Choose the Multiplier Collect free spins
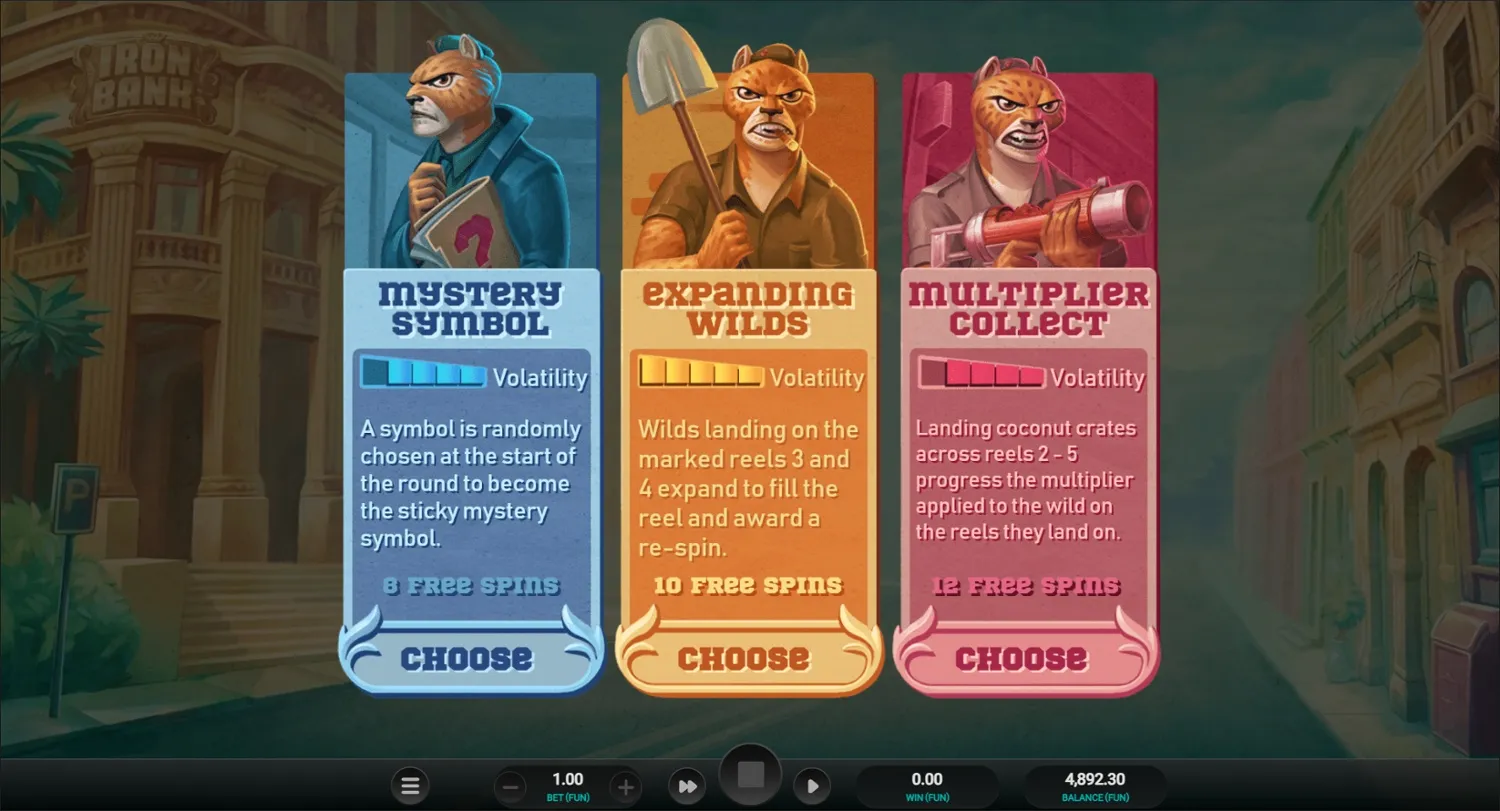Image resolution: width=1500 pixels, height=811 pixels. pyautogui.click(x=1021, y=658)
